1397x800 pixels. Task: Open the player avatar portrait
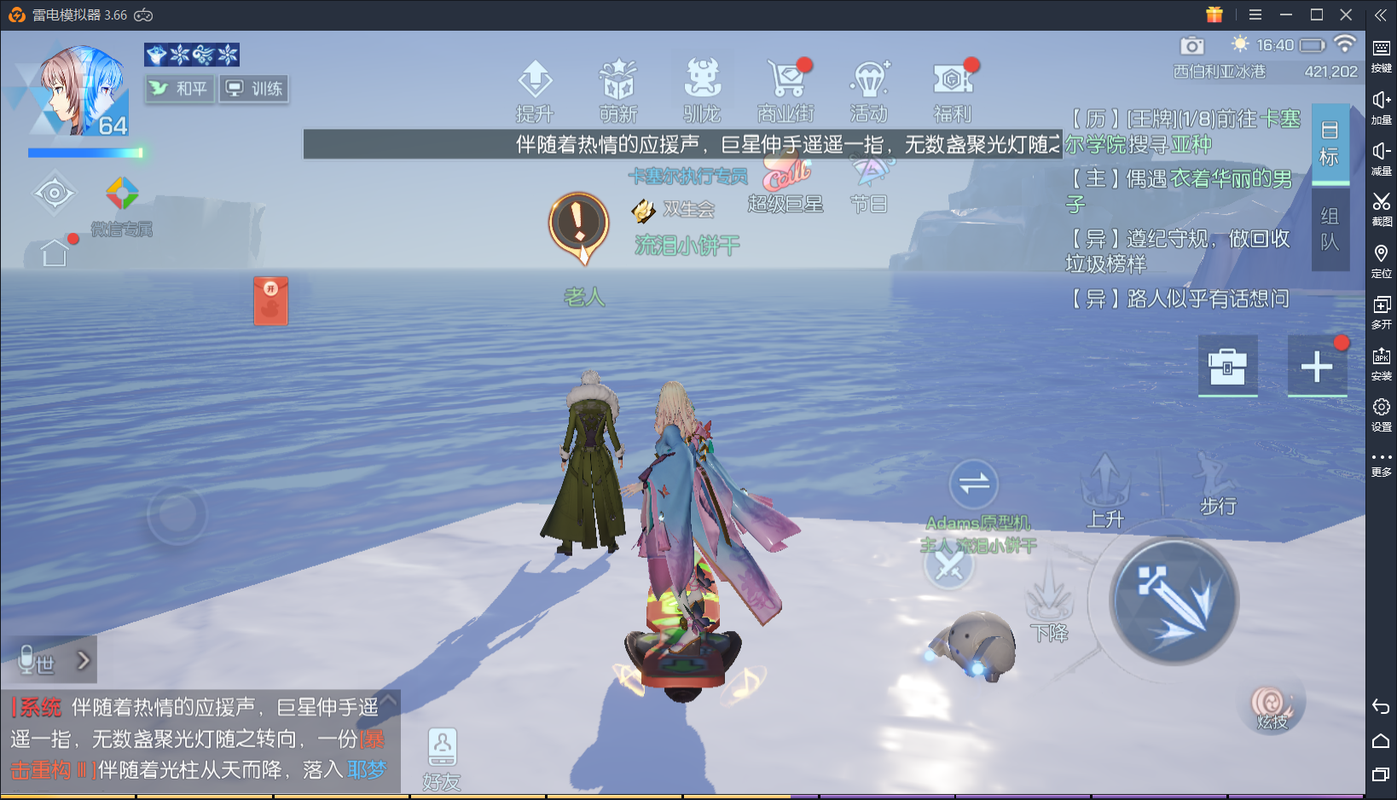pyautogui.click(x=82, y=90)
